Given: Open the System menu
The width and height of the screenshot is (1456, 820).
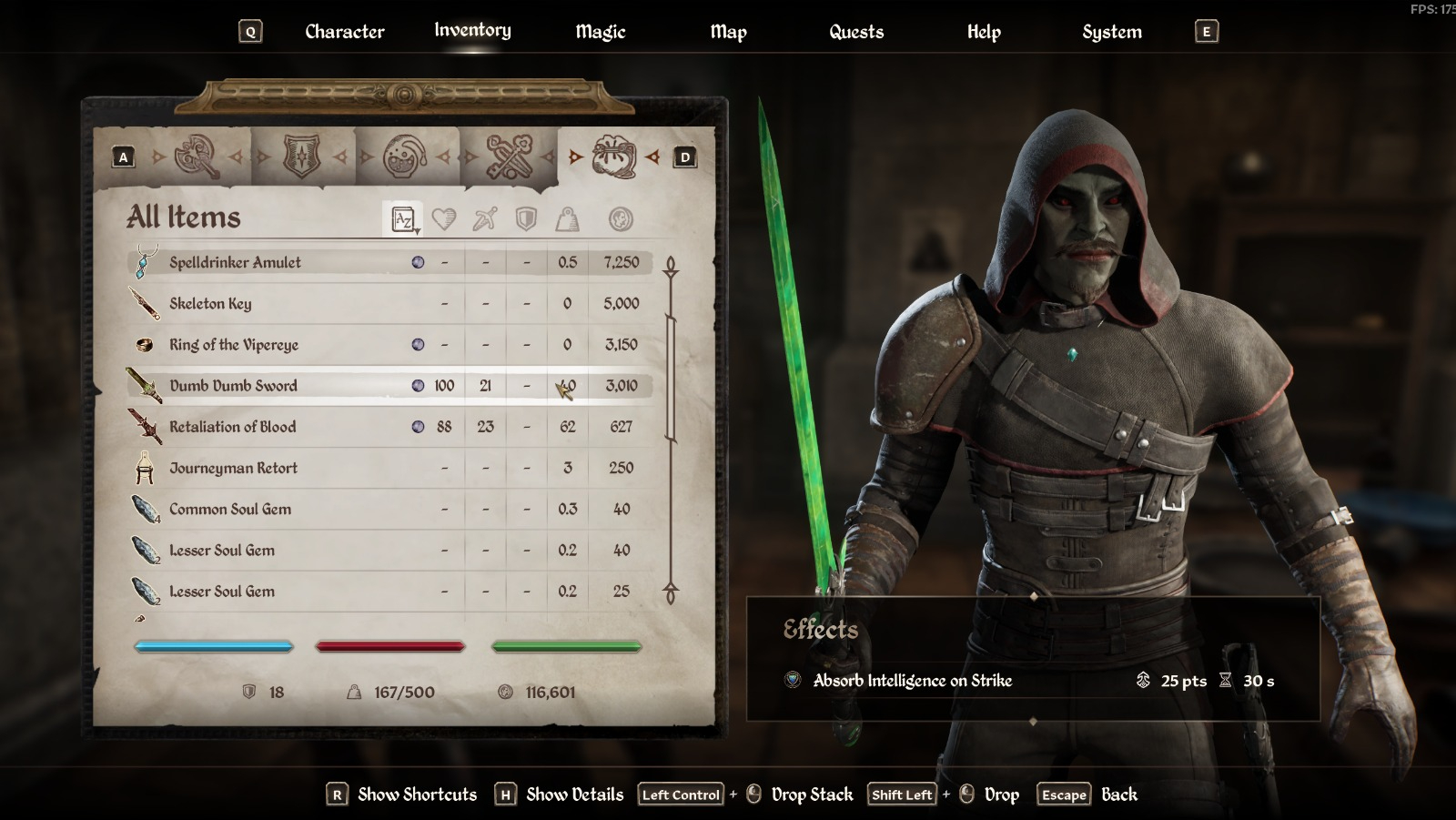Looking at the screenshot, I should click(x=1111, y=32).
